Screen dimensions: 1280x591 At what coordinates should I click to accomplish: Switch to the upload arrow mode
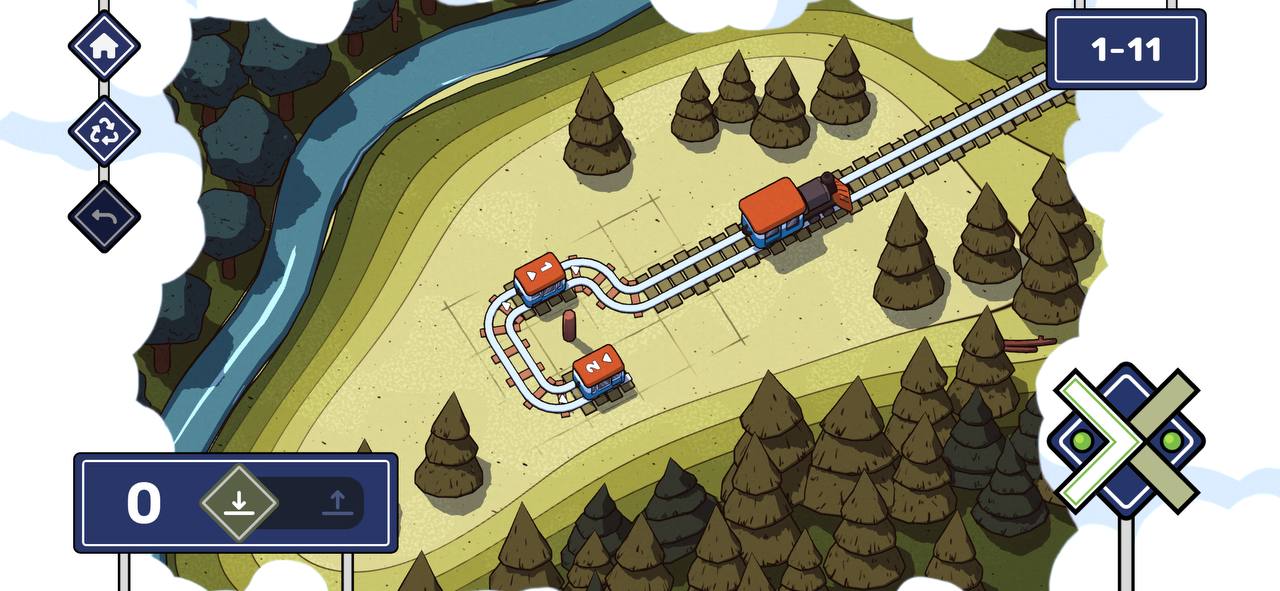coord(337,502)
